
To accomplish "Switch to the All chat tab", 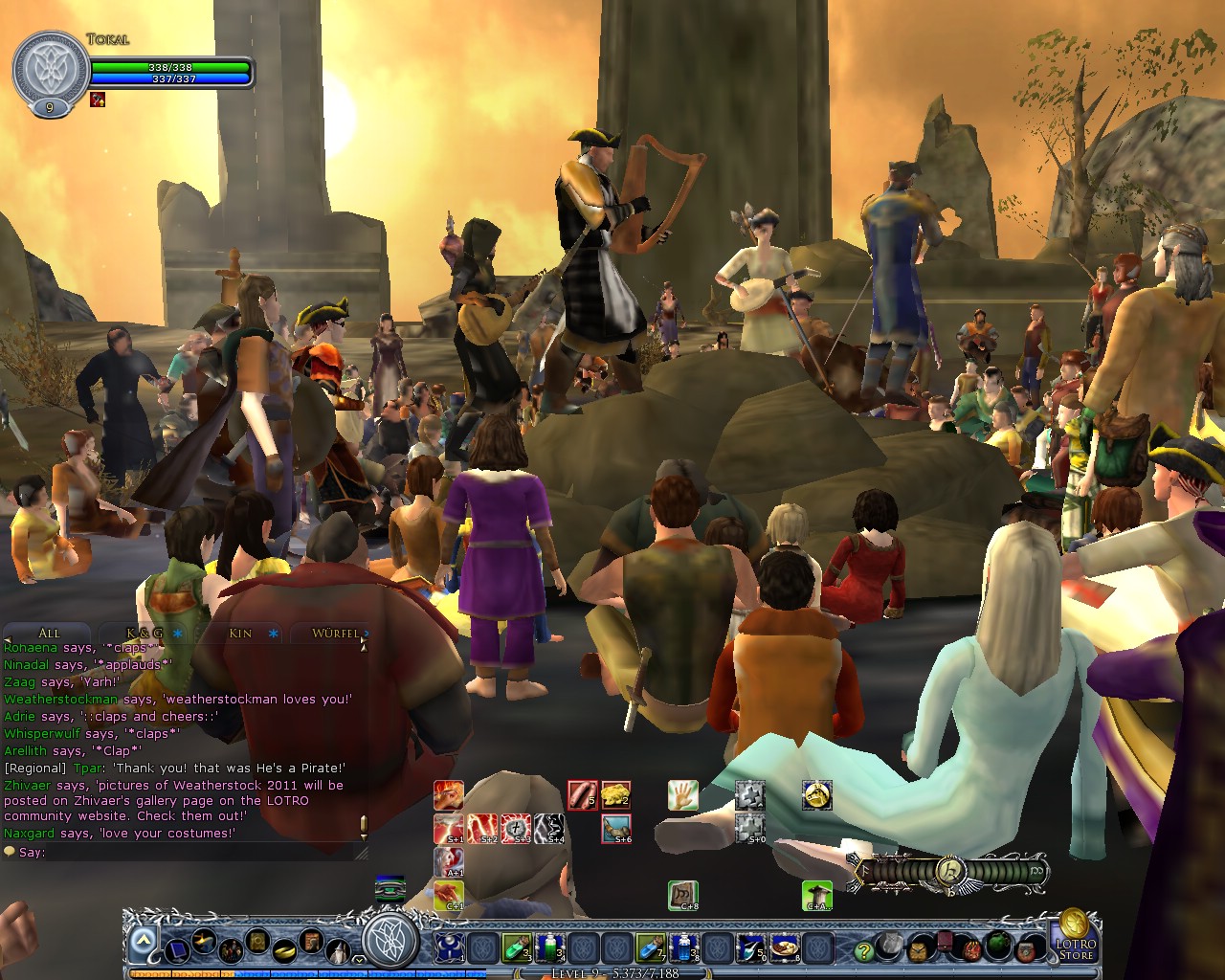I will [48, 633].
